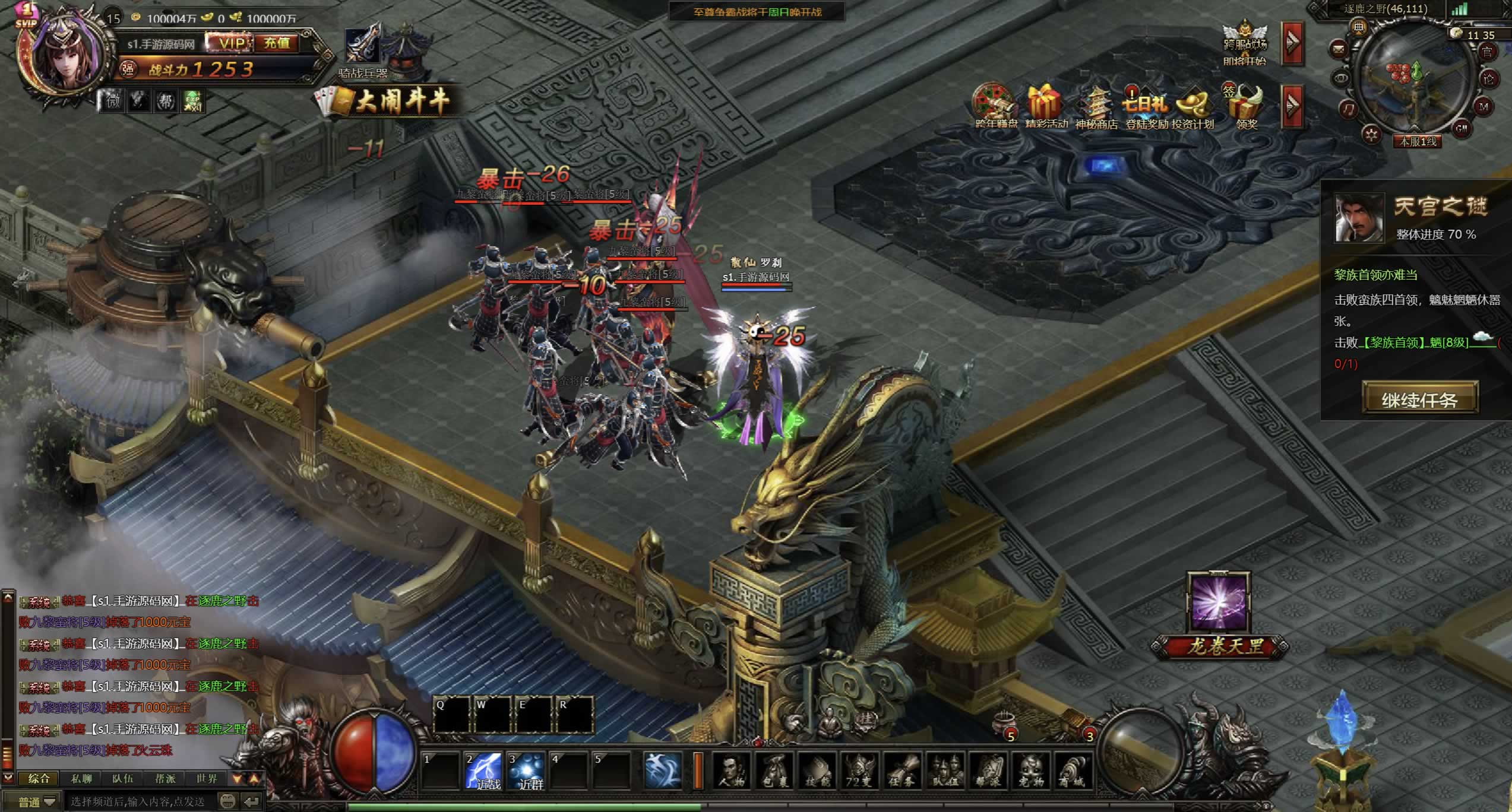Use the 龙卷天罡 tornado skill
This screenshot has height=812, width=1512.
tap(1219, 602)
